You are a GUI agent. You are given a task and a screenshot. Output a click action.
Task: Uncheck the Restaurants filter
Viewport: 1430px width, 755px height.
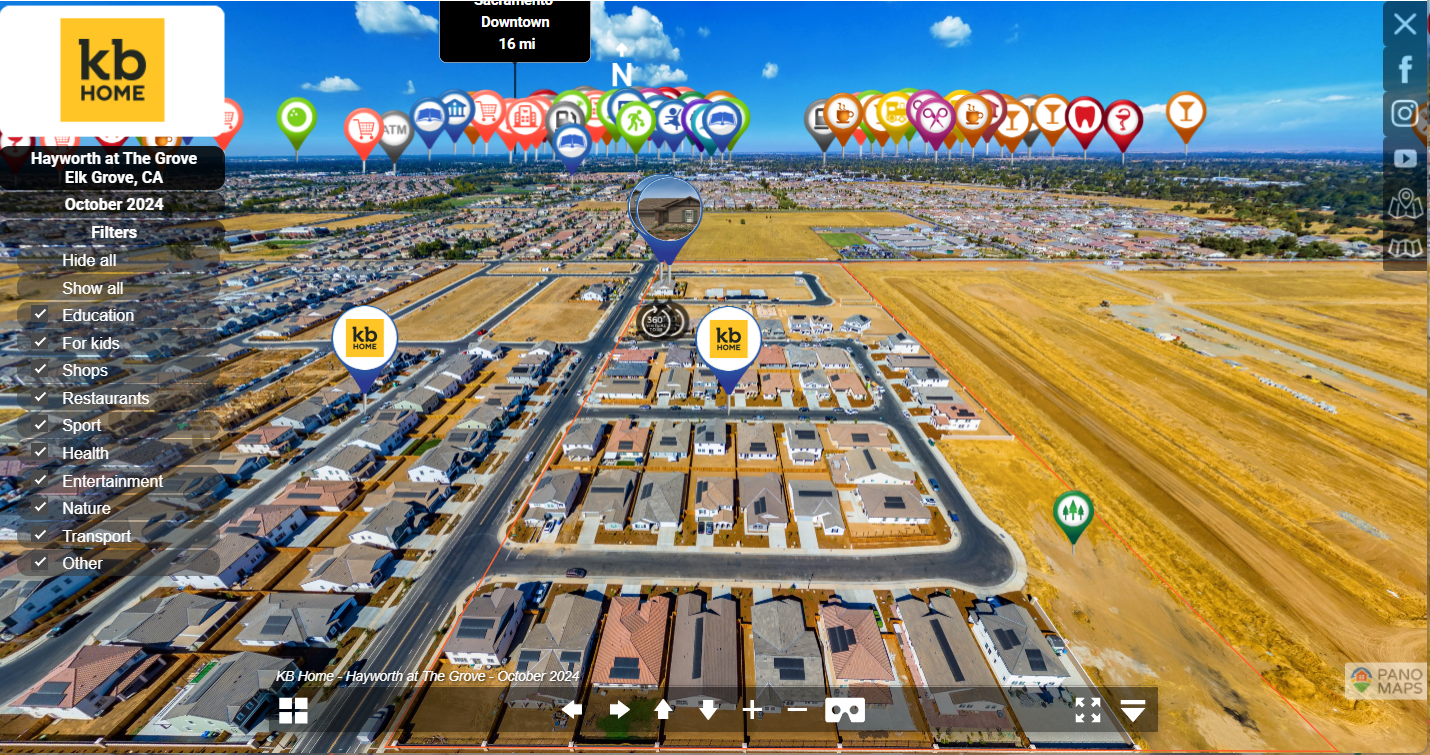41,398
